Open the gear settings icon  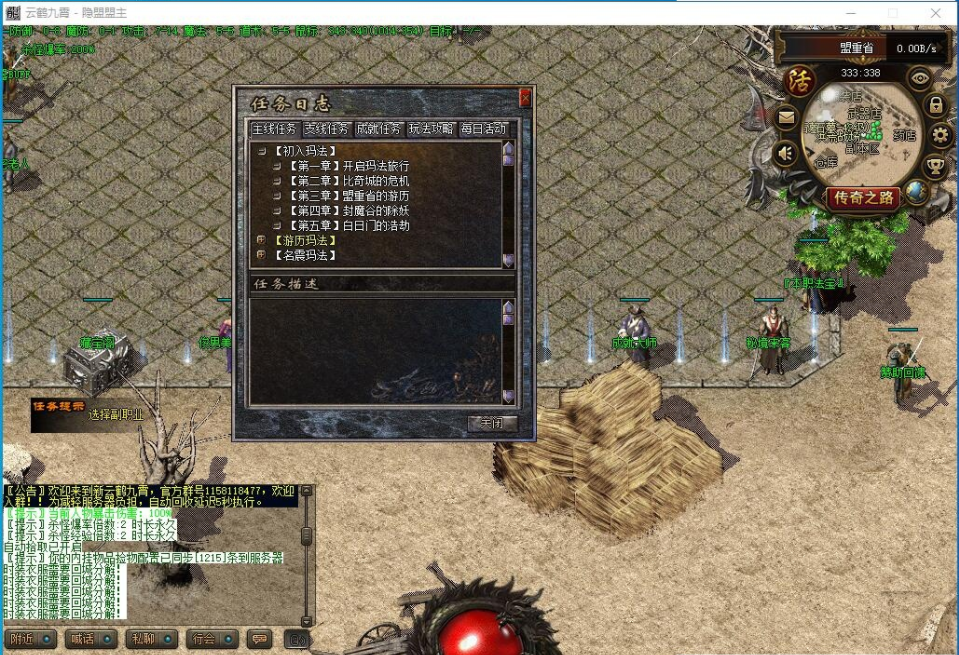(x=940, y=135)
